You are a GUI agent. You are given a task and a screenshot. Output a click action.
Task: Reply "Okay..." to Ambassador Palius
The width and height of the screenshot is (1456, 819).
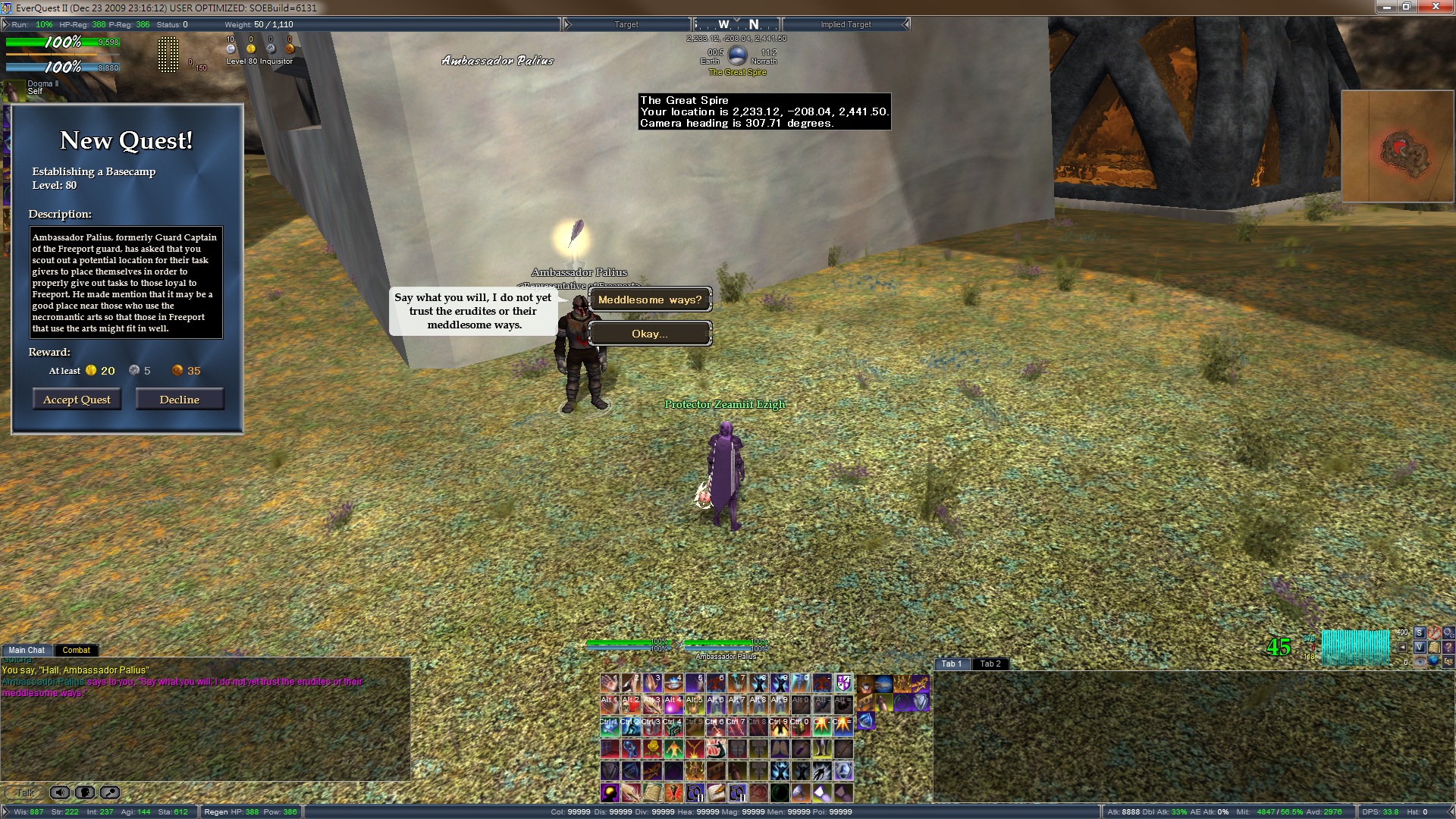pos(650,334)
